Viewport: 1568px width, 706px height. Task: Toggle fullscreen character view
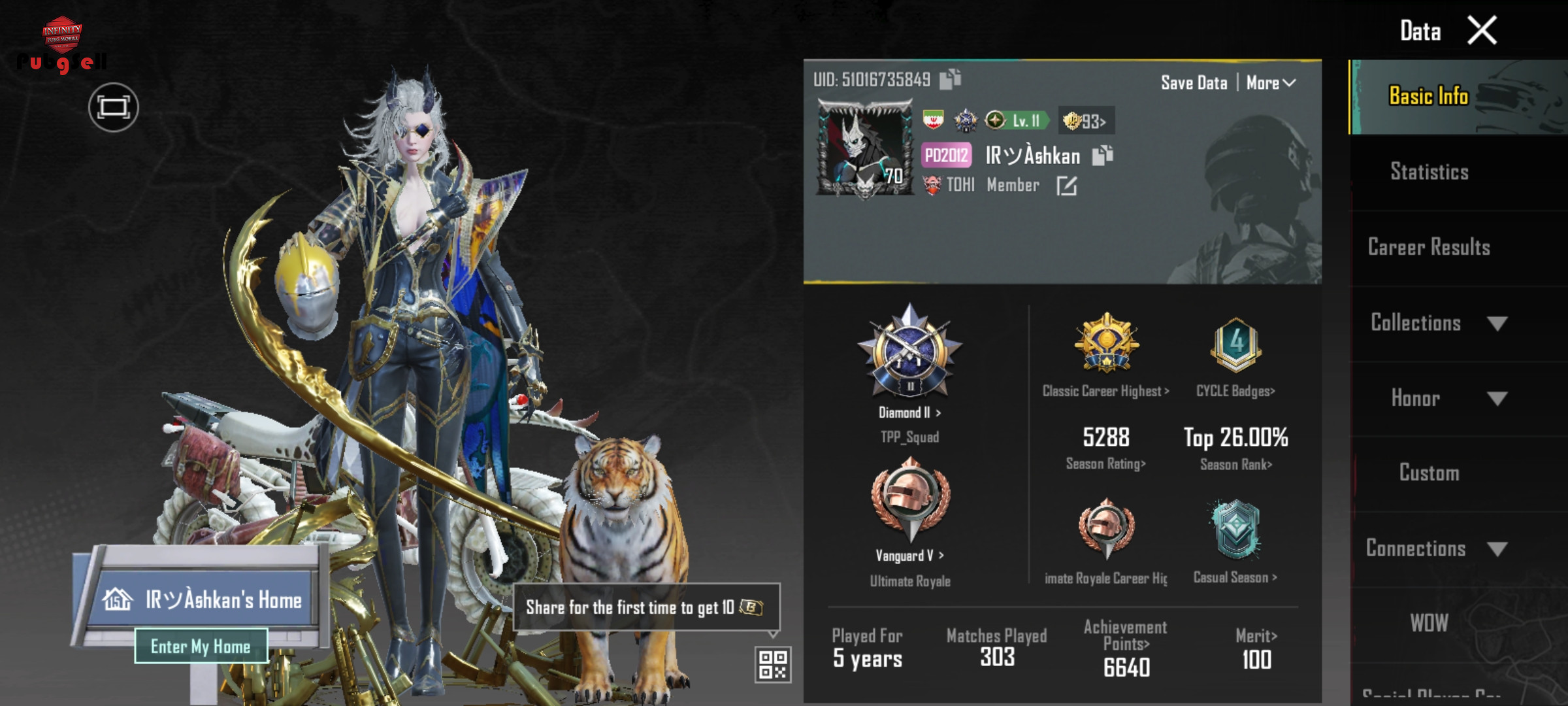pyautogui.click(x=114, y=107)
